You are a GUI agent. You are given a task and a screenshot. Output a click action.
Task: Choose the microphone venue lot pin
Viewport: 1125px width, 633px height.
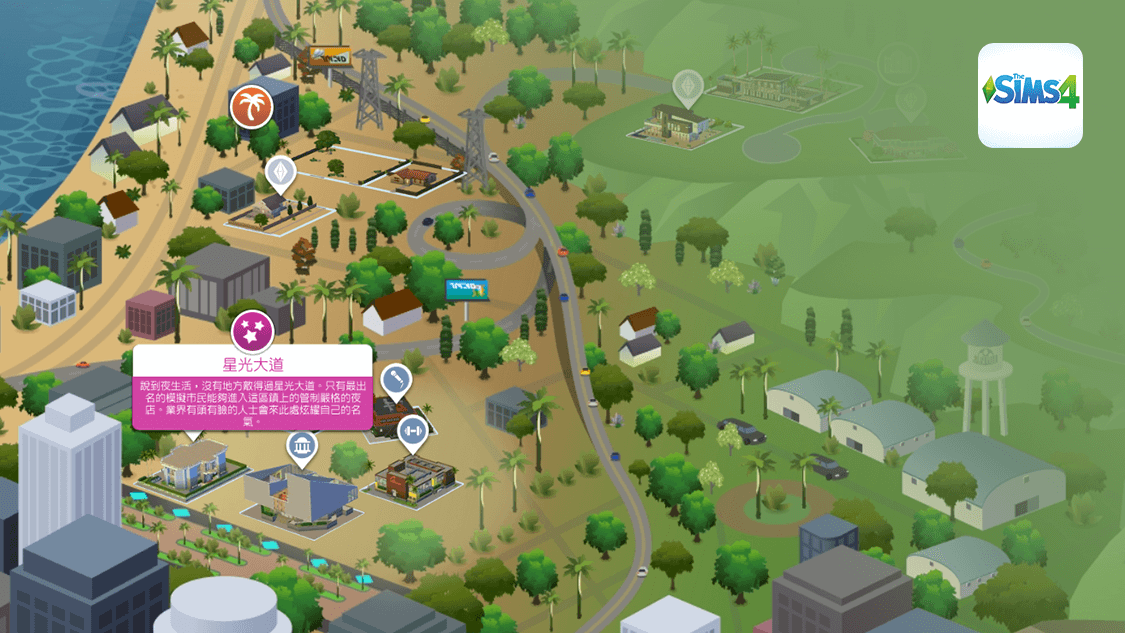coord(397,380)
